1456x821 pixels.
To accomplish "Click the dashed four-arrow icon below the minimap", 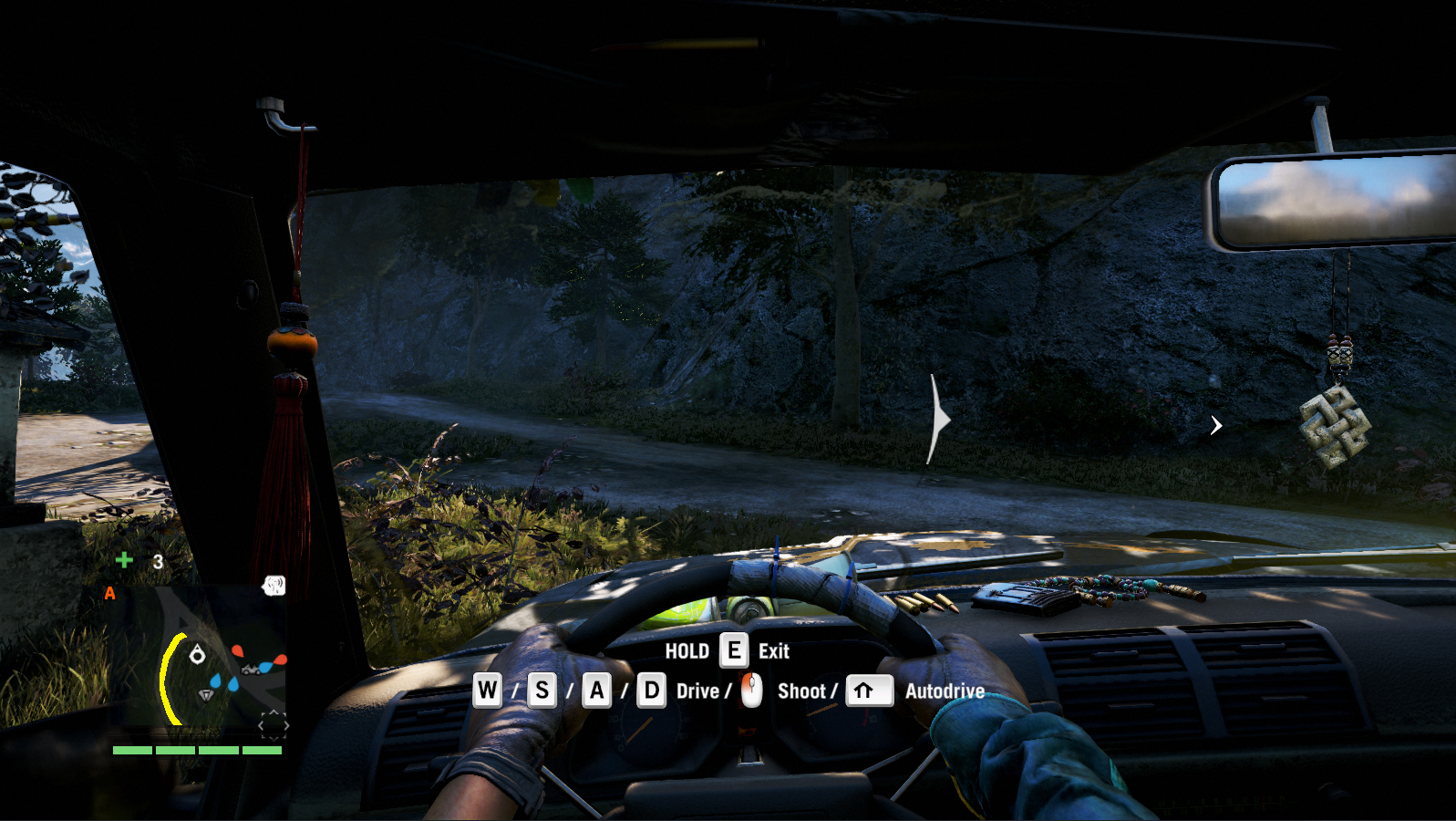I will (273, 726).
